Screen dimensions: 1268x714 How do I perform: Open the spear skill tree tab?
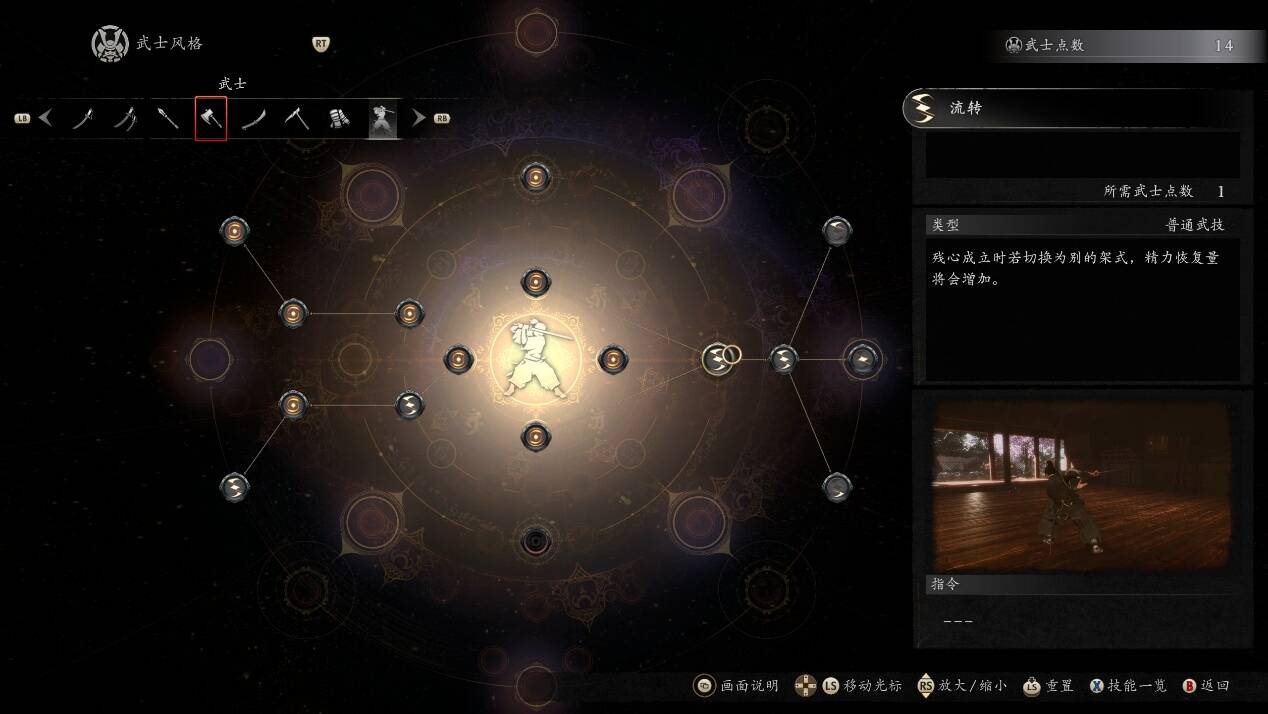coord(168,119)
